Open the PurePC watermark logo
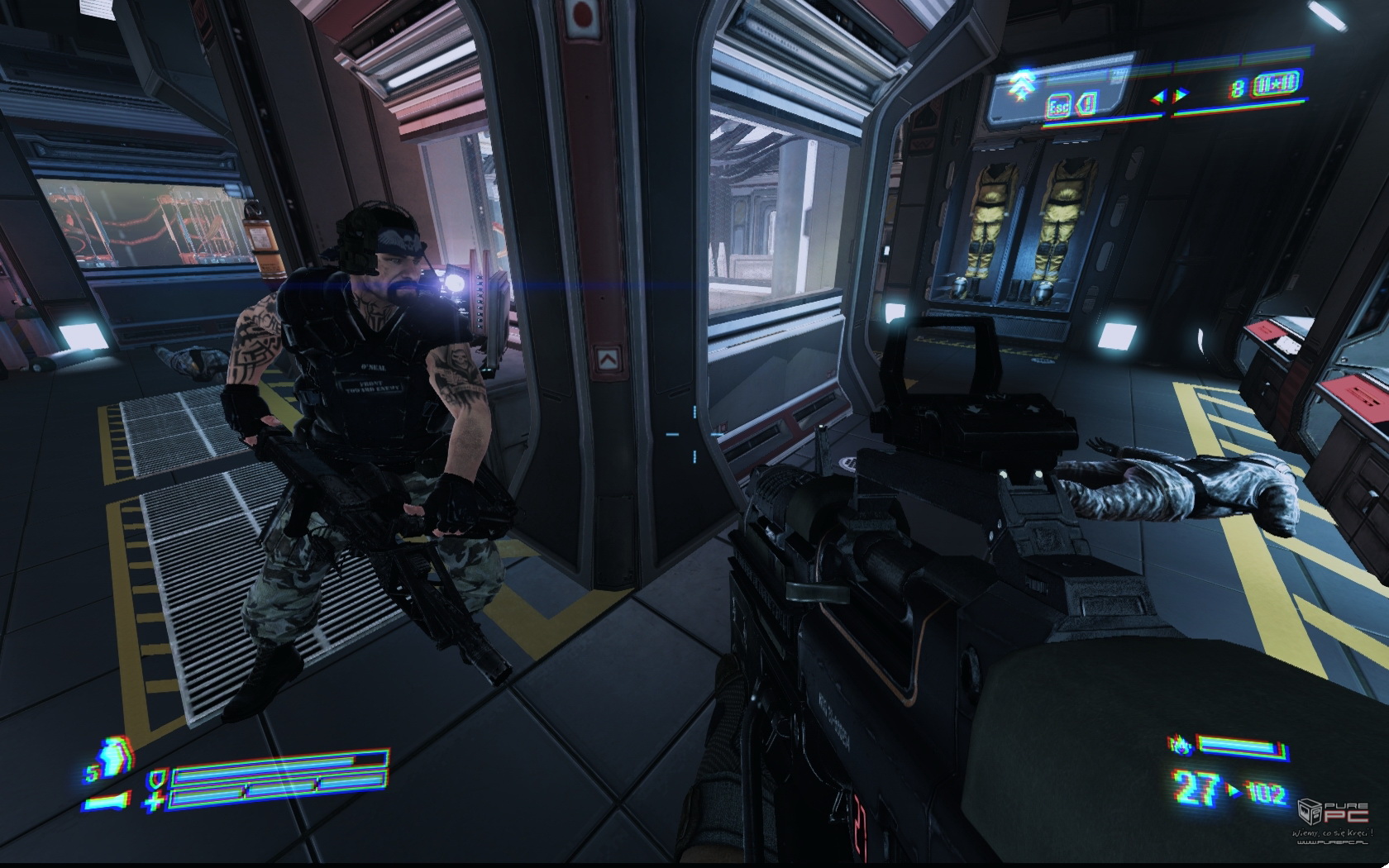 coord(1333,813)
